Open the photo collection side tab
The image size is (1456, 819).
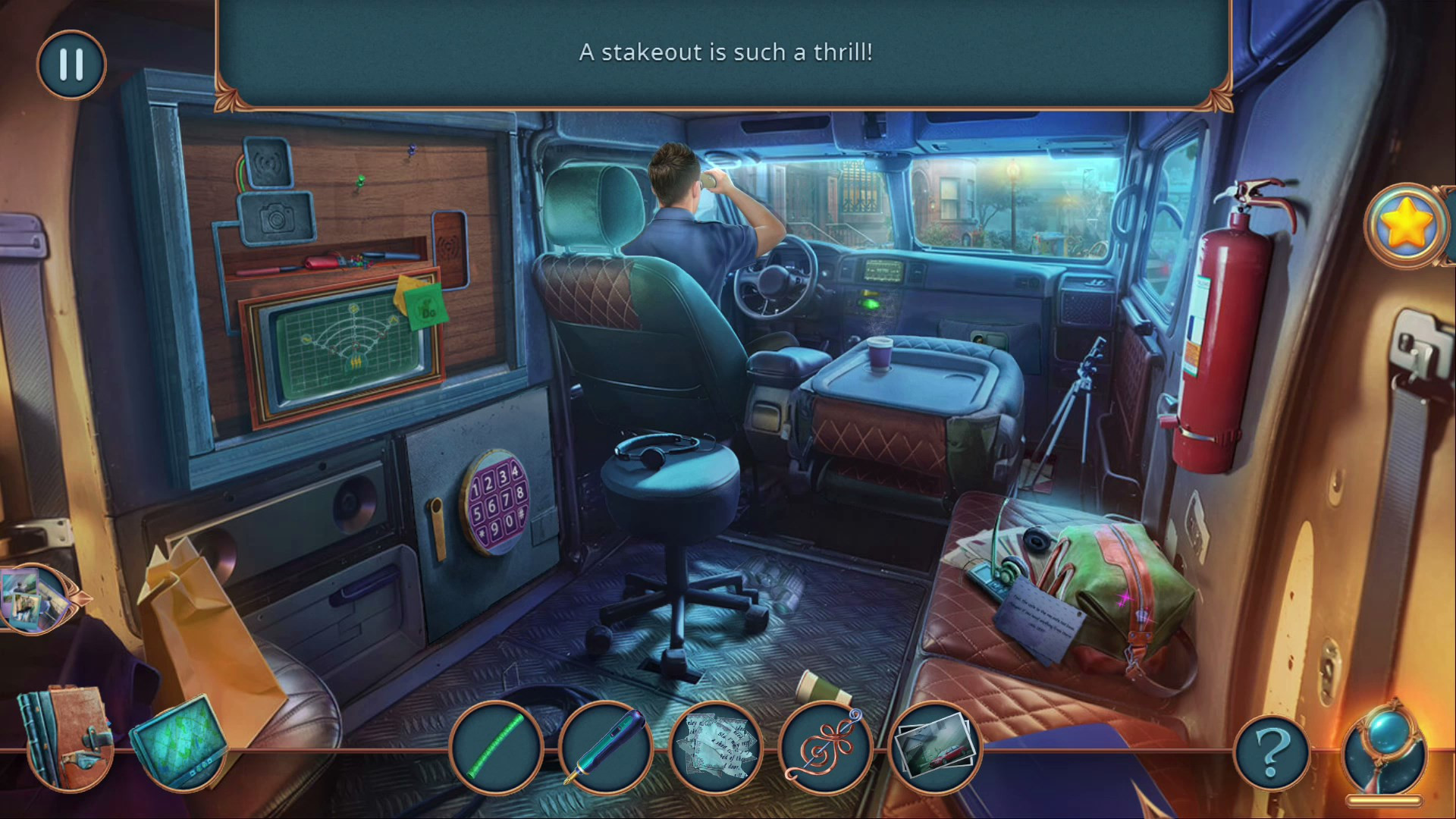coord(32,599)
